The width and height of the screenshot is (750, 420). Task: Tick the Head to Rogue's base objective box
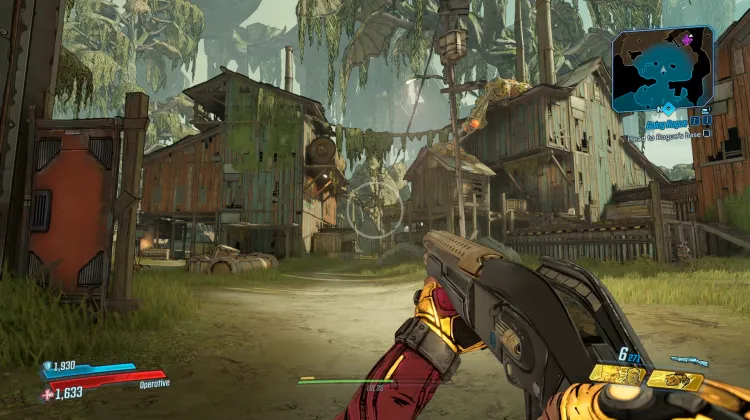[x=706, y=132]
